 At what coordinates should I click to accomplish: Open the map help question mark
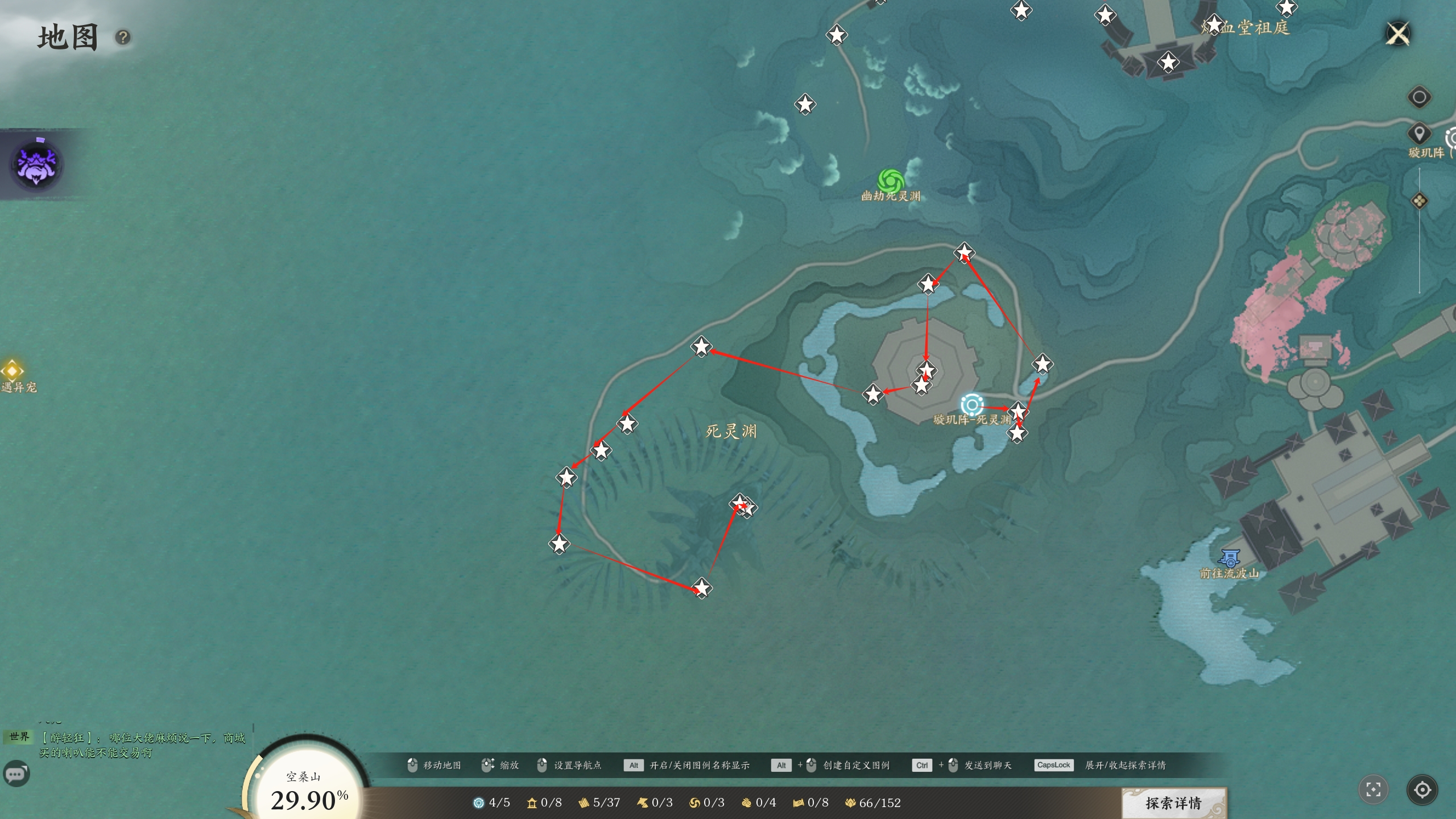123,38
